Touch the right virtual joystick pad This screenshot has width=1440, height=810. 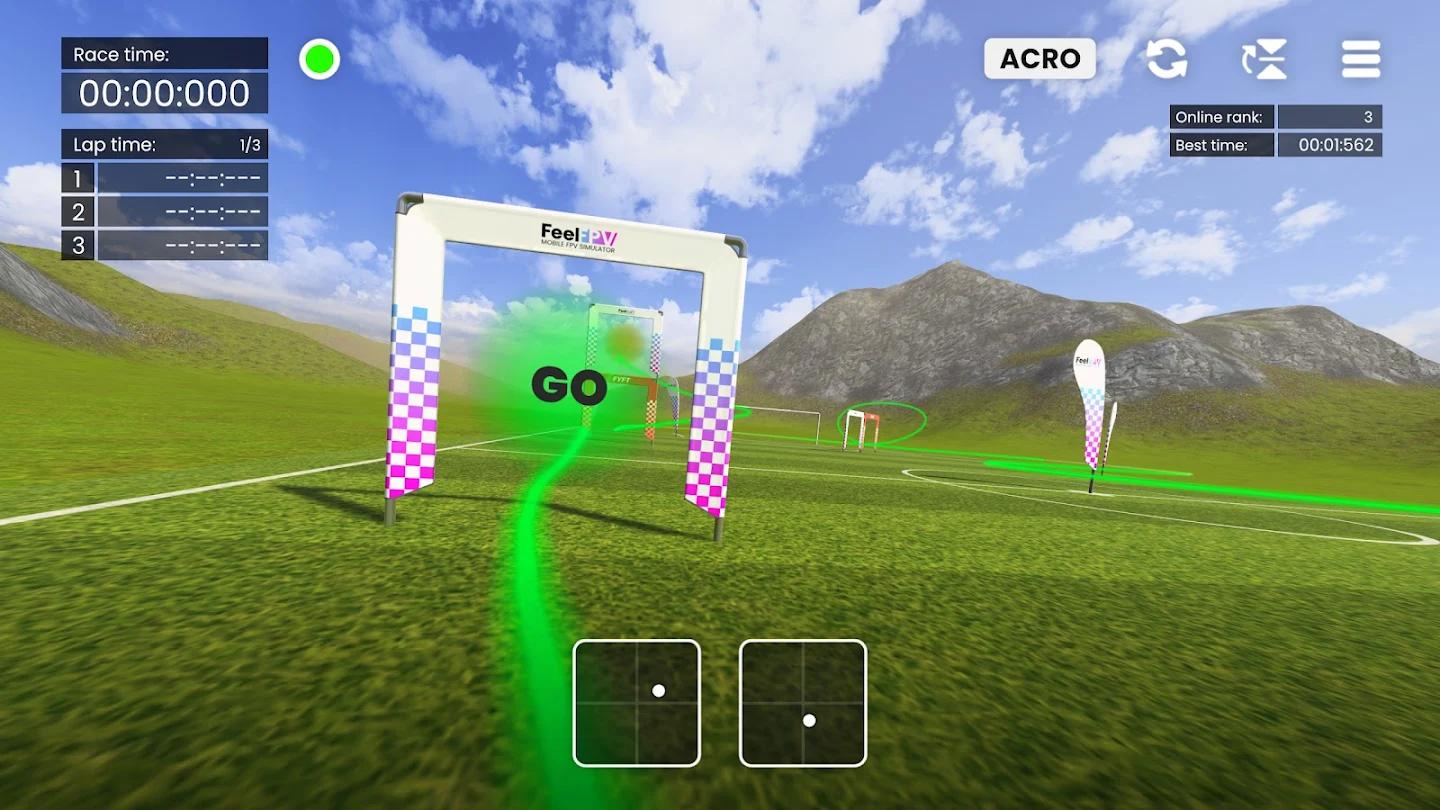(803, 703)
